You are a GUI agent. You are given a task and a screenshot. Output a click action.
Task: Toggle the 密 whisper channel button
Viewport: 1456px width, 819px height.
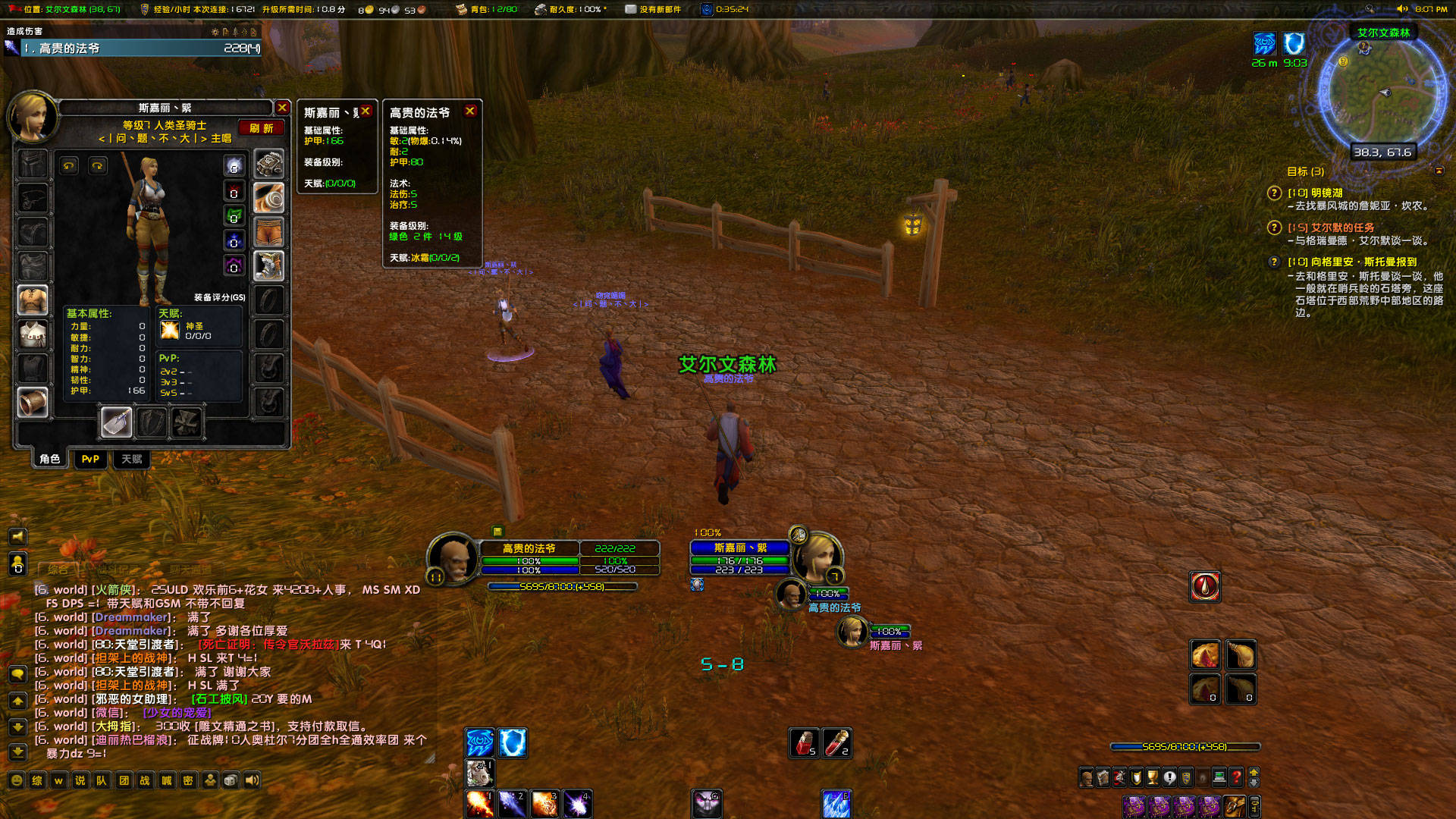pyautogui.click(x=187, y=780)
